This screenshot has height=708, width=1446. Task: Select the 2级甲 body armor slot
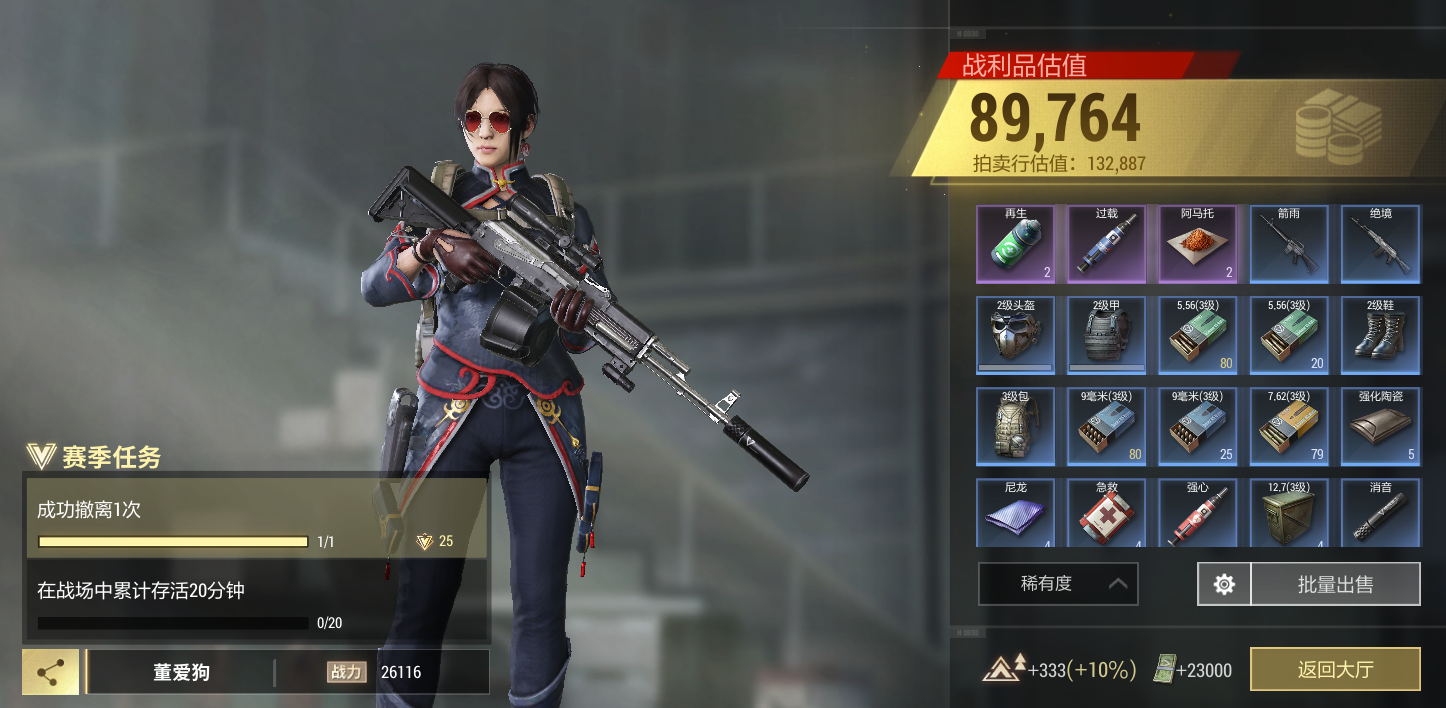tap(1106, 335)
